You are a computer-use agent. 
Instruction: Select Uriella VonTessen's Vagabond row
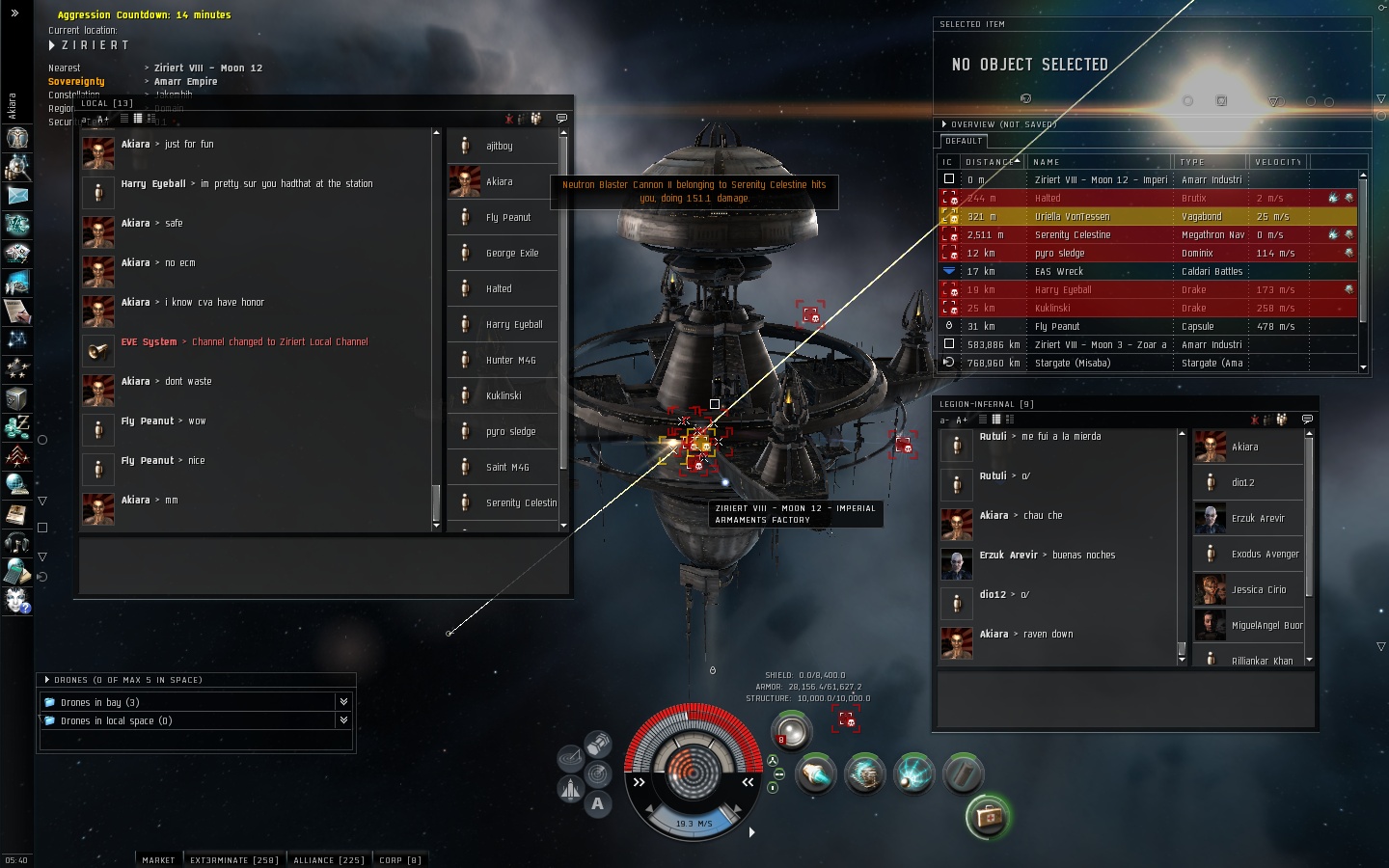coord(1100,216)
